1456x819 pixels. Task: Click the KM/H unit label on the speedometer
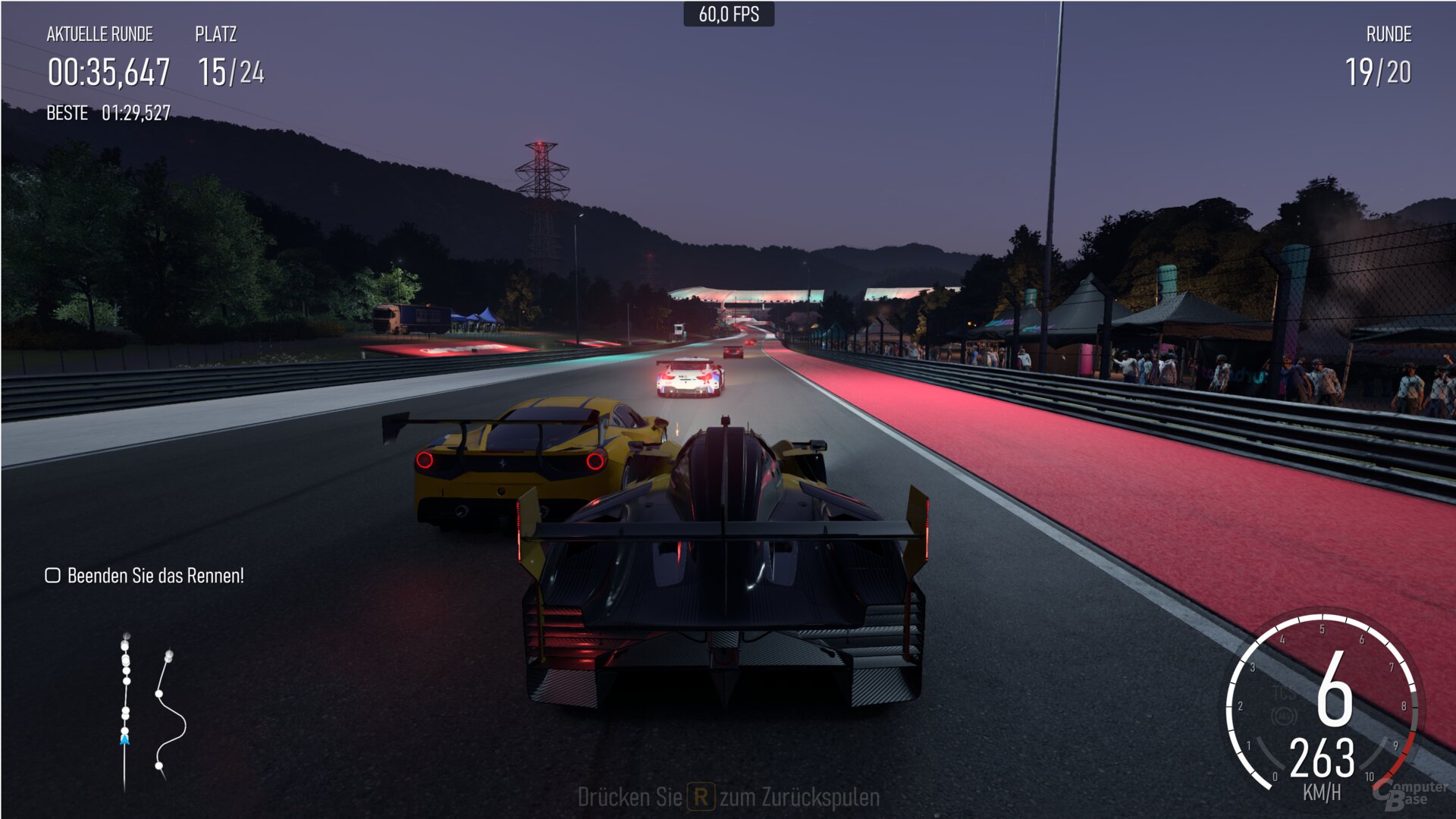point(1323,791)
